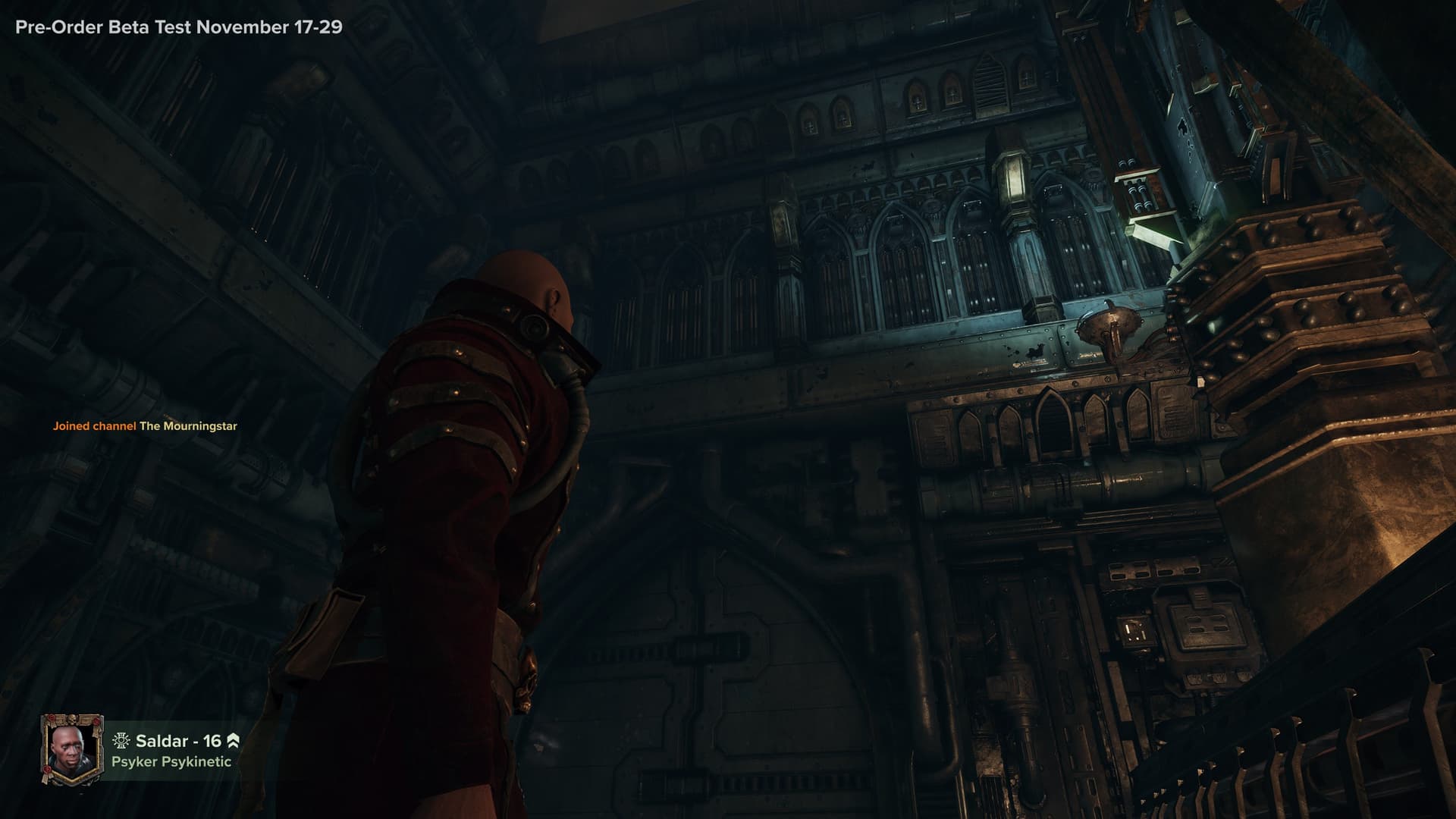This screenshot has height=819, width=1456.
Task: Click Saldar's character portrait
Action: pyautogui.click(x=72, y=748)
